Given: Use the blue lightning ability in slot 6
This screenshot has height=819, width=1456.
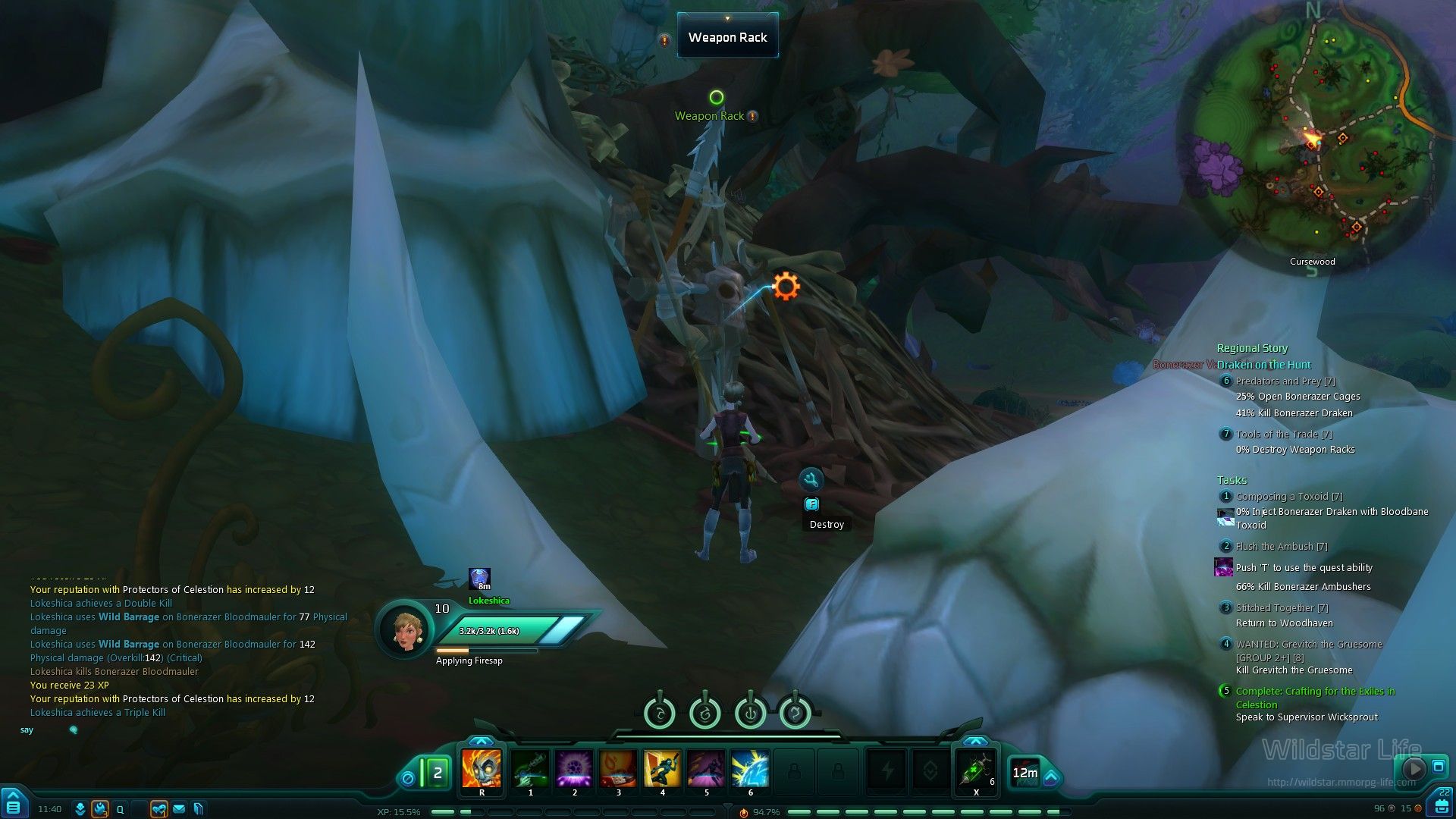Looking at the screenshot, I should click(x=750, y=768).
